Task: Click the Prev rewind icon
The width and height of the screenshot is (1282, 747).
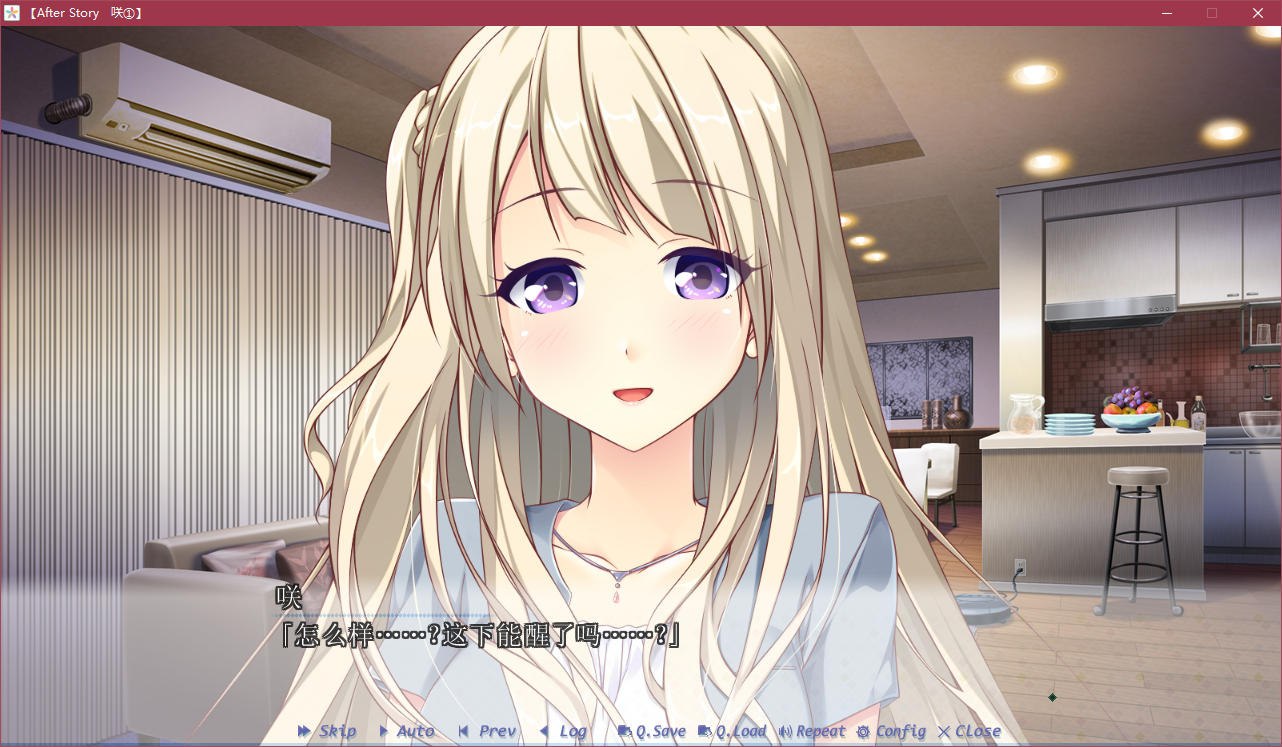Action: click(x=464, y=731)
